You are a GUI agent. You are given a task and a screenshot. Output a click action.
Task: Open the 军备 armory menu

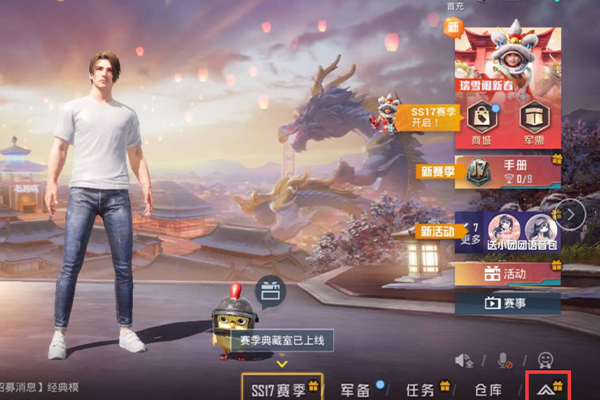[x=356, y=389]
